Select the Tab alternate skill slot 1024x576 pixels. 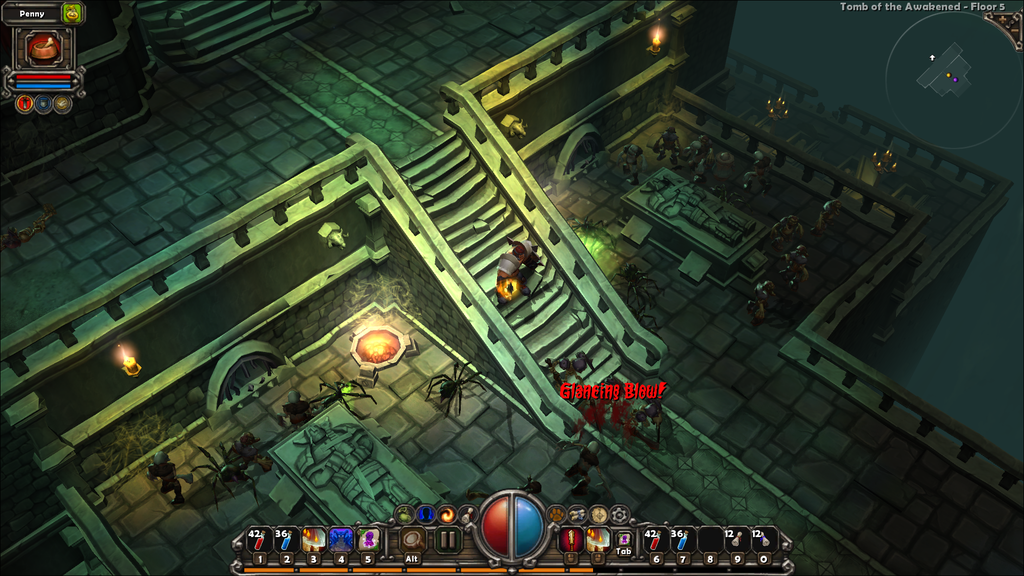(623, 541)
